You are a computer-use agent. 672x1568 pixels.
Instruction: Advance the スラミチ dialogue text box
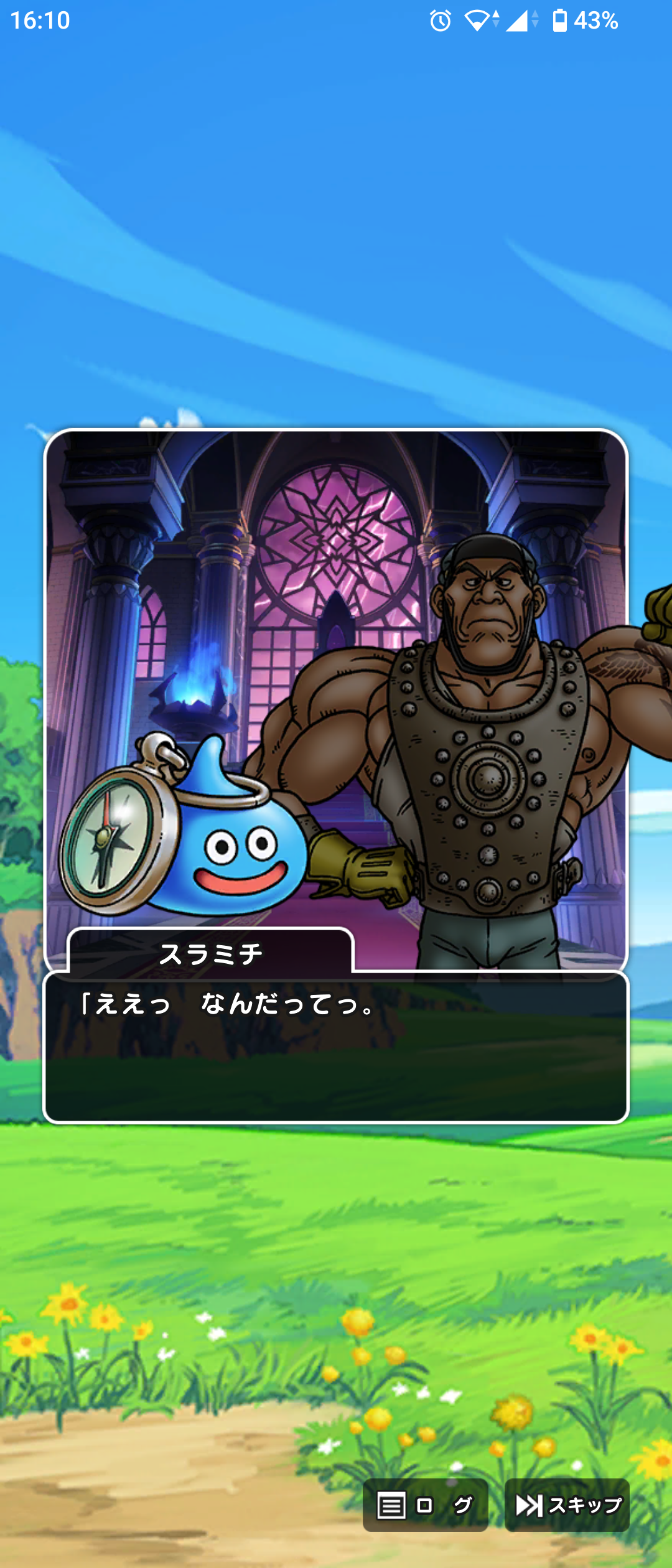336,1047
